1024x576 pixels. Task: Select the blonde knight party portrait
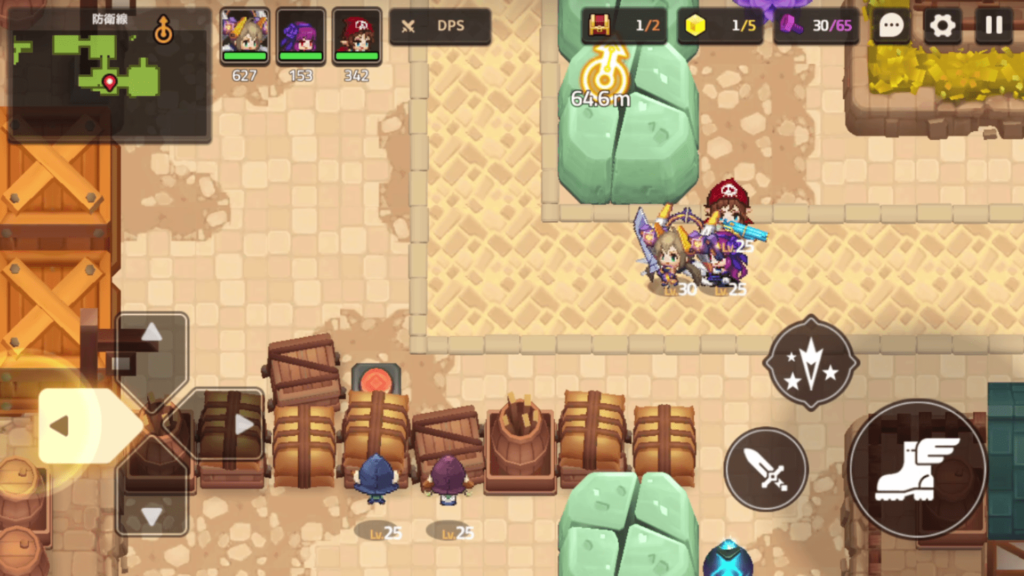point(245,37)
